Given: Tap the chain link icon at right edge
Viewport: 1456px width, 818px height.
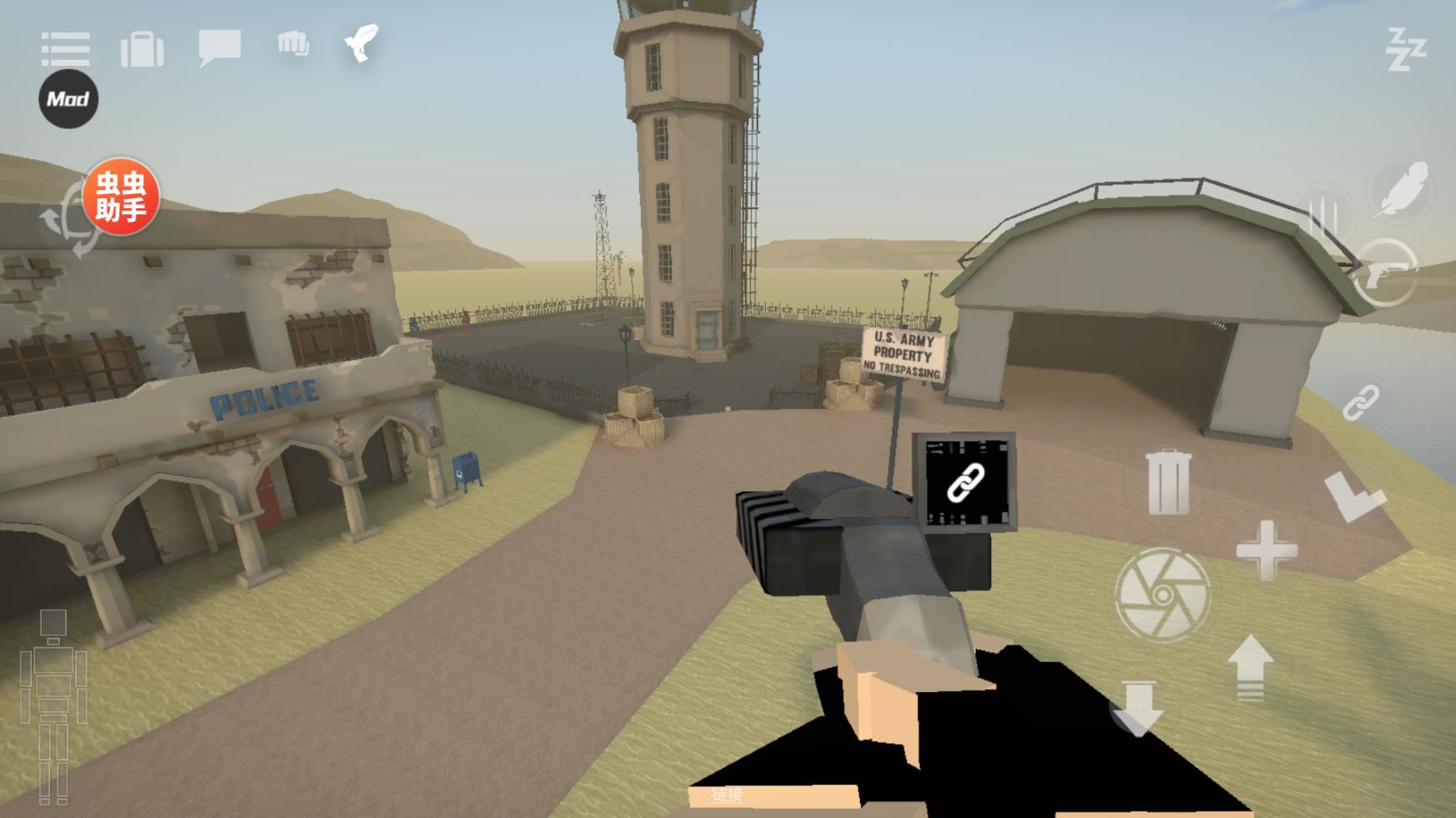Looking at the screenshot, I should [x=1361, y=403].
